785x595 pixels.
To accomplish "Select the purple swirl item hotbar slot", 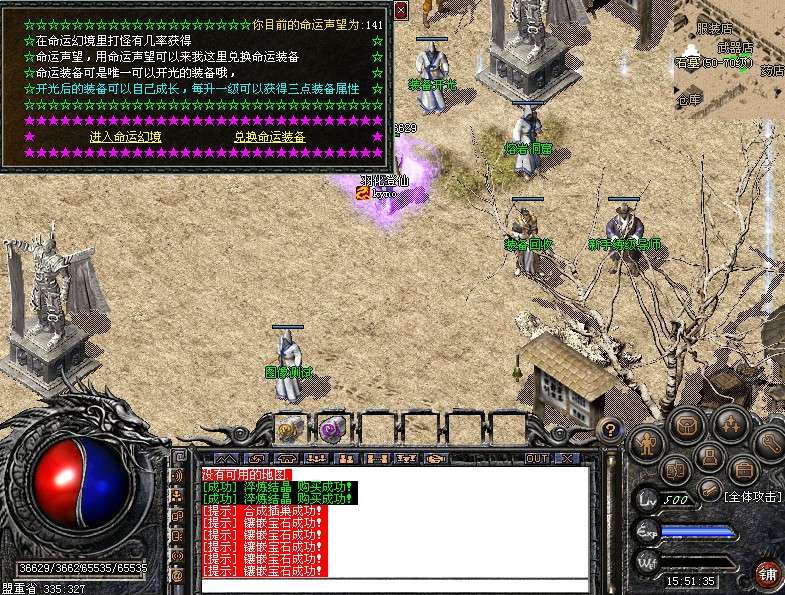I will [331, 427].
